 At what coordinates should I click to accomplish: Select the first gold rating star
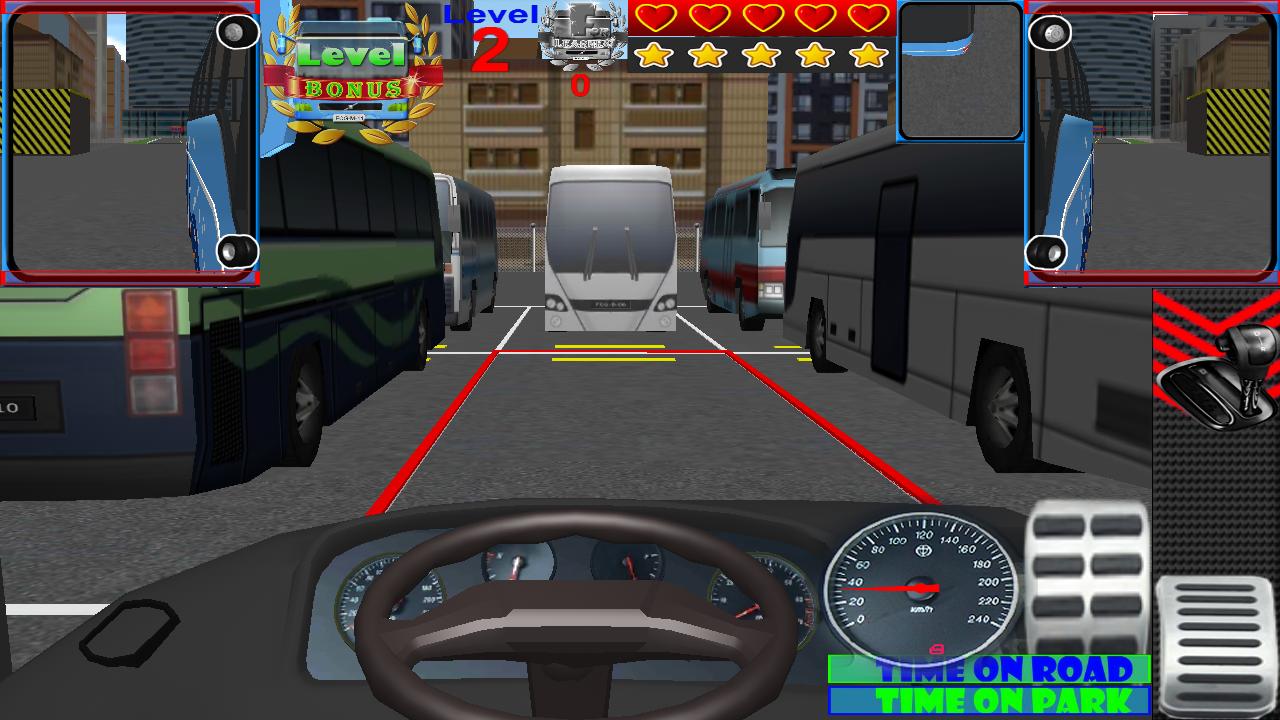pyautogui.click(x=655, y=55)
